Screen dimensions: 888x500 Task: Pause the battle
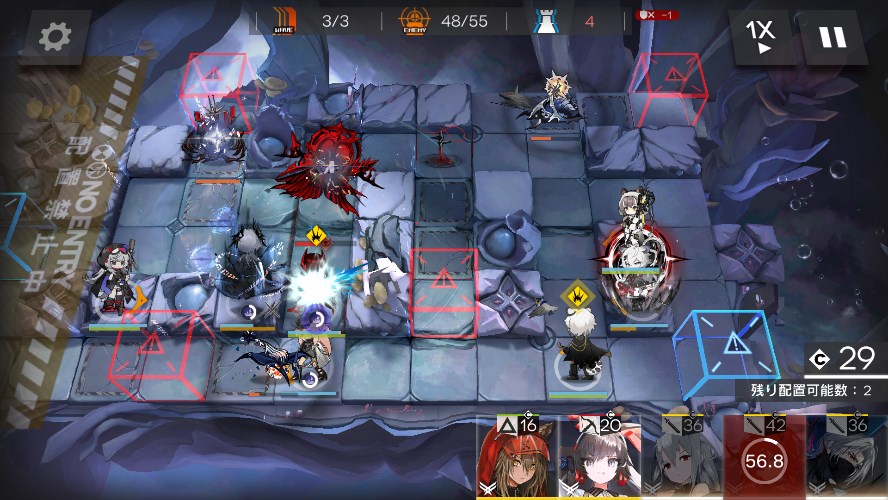(x=832, y=38)
